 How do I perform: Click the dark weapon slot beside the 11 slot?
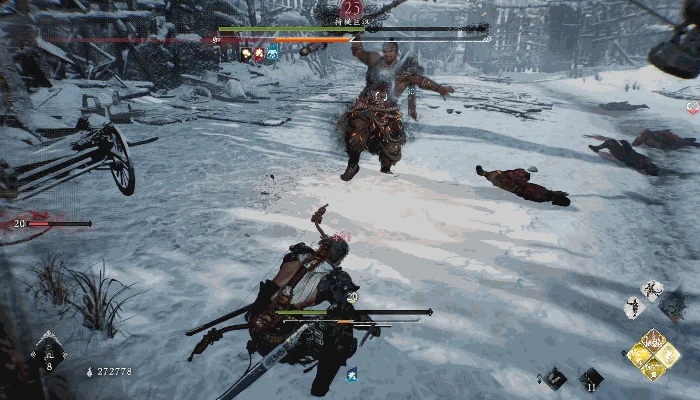(x=554, y=378)
